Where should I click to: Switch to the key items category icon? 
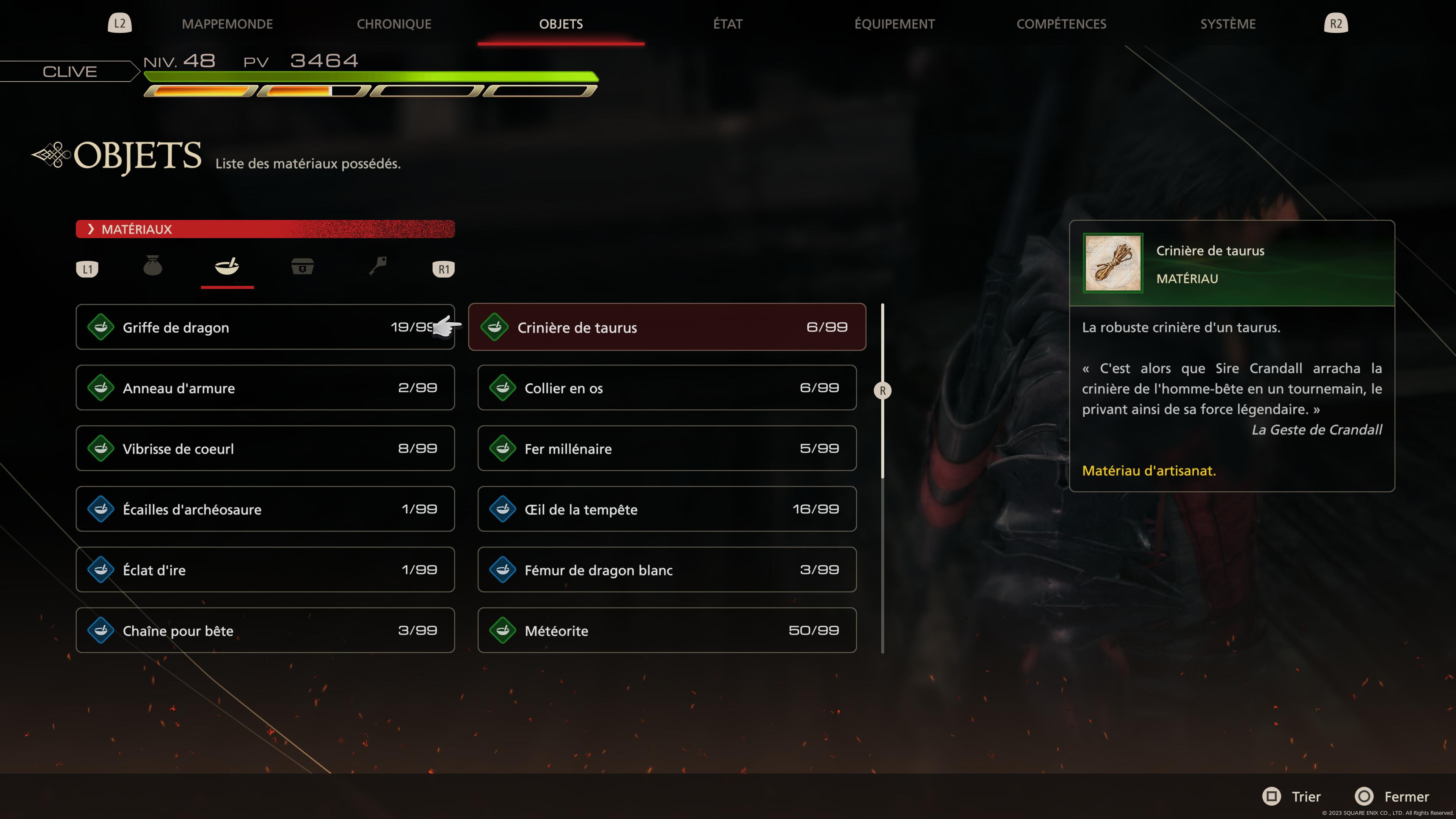click(x=378, y=266)
